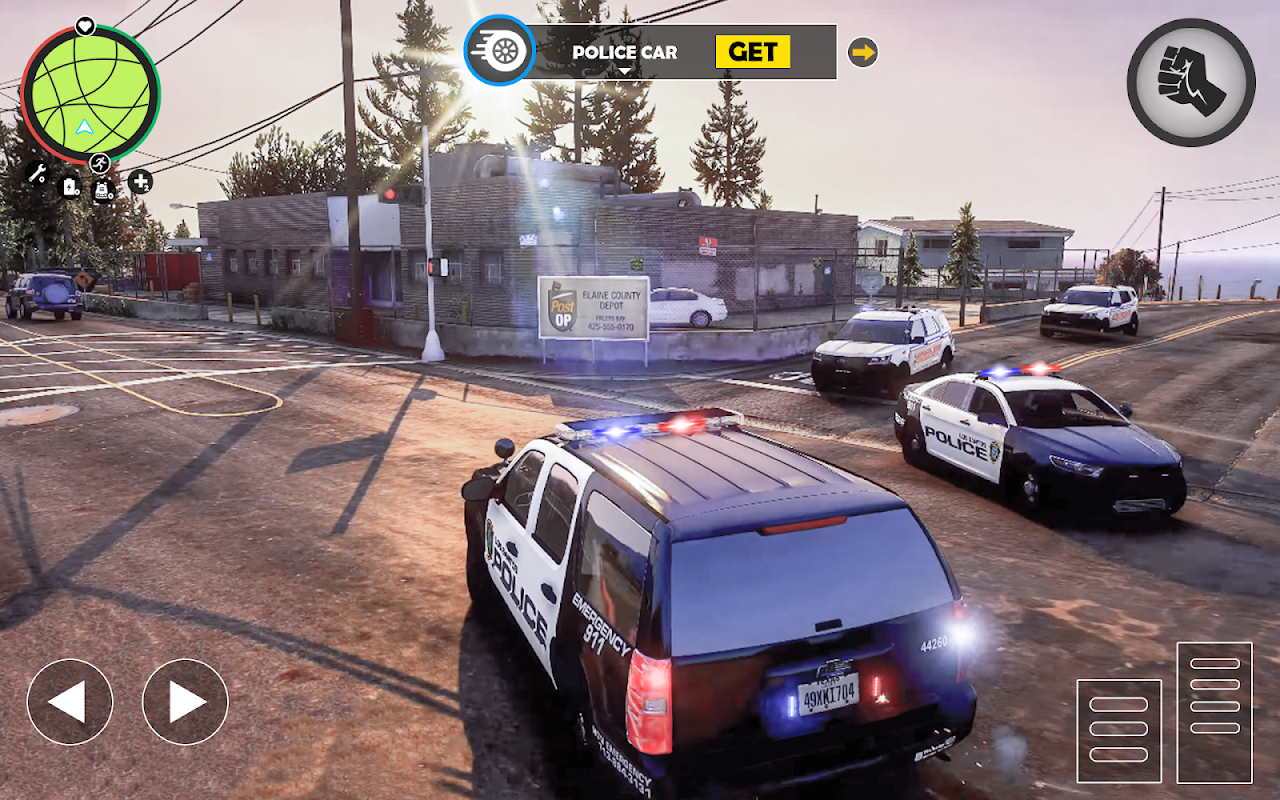The height and width of the screenshot is (800, 1280).
Task: Tap the taller gas pedal
Action: click(x=1214, y=712)
